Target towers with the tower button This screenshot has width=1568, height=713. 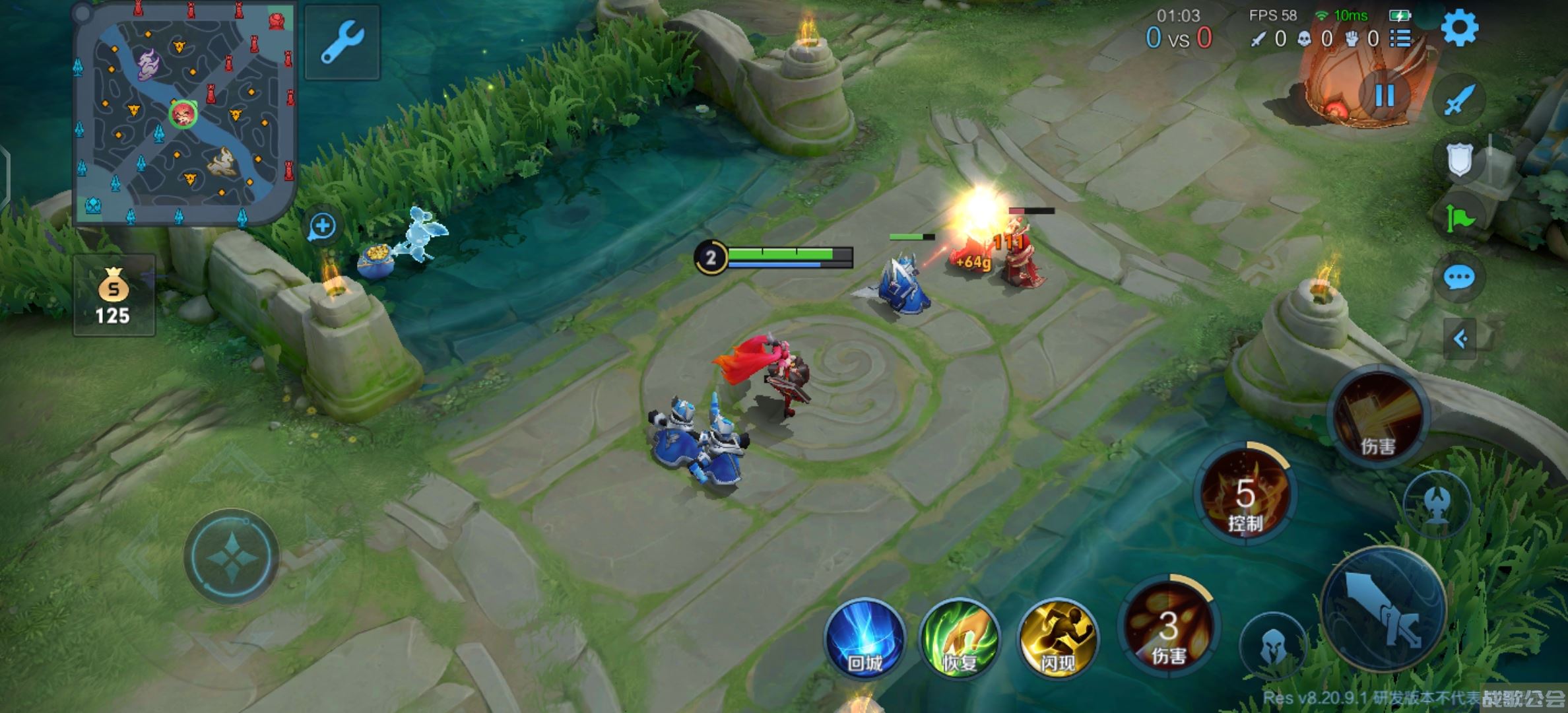click(1437, 504)
